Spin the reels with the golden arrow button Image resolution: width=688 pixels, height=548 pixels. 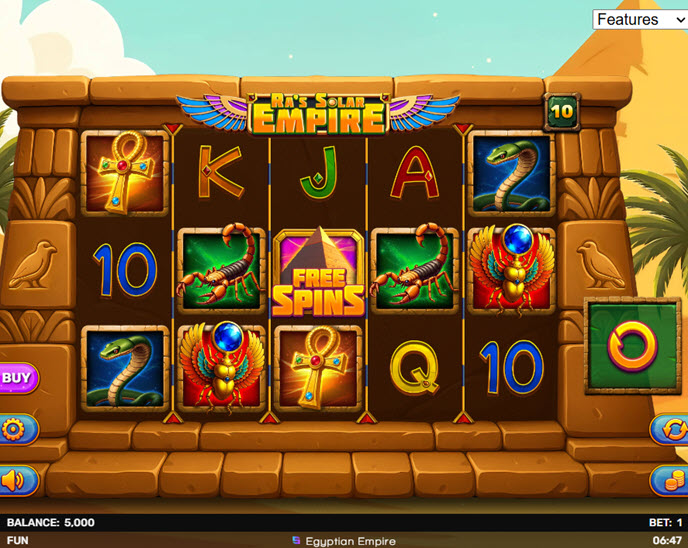pyautogui.click(x=631, y=345)
